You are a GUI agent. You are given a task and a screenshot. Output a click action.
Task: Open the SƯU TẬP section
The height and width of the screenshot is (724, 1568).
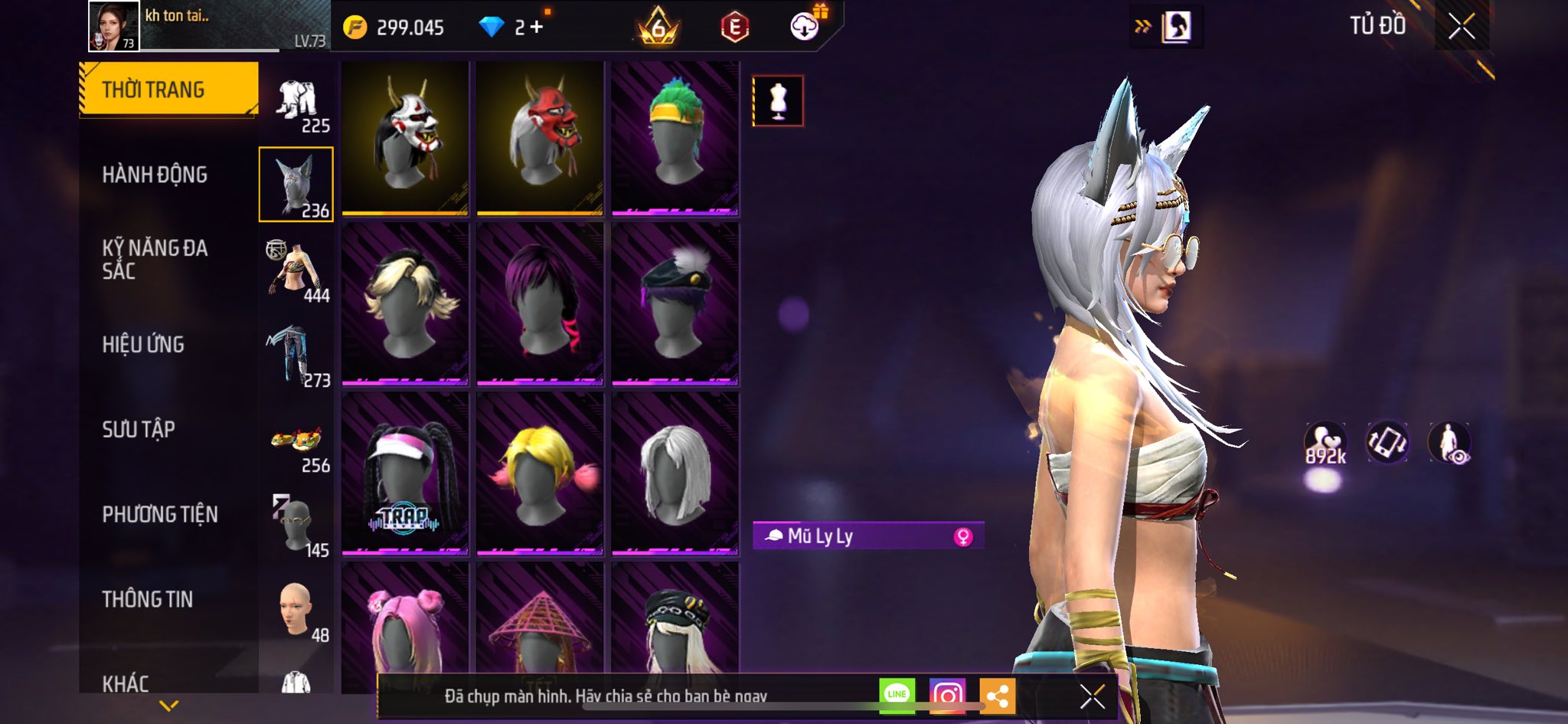pos(139,429)
